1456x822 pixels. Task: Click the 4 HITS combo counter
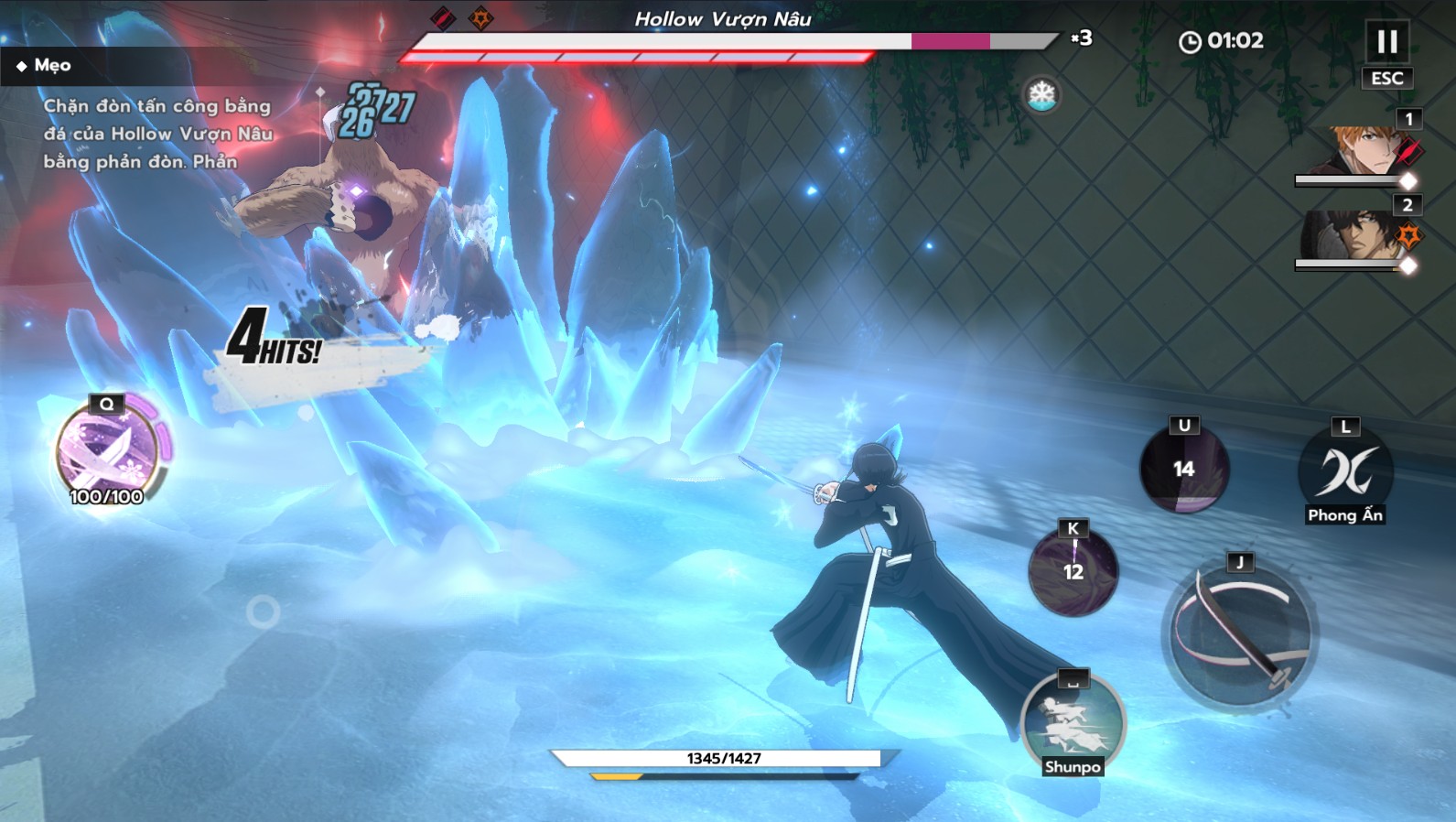tap(275, 343)
